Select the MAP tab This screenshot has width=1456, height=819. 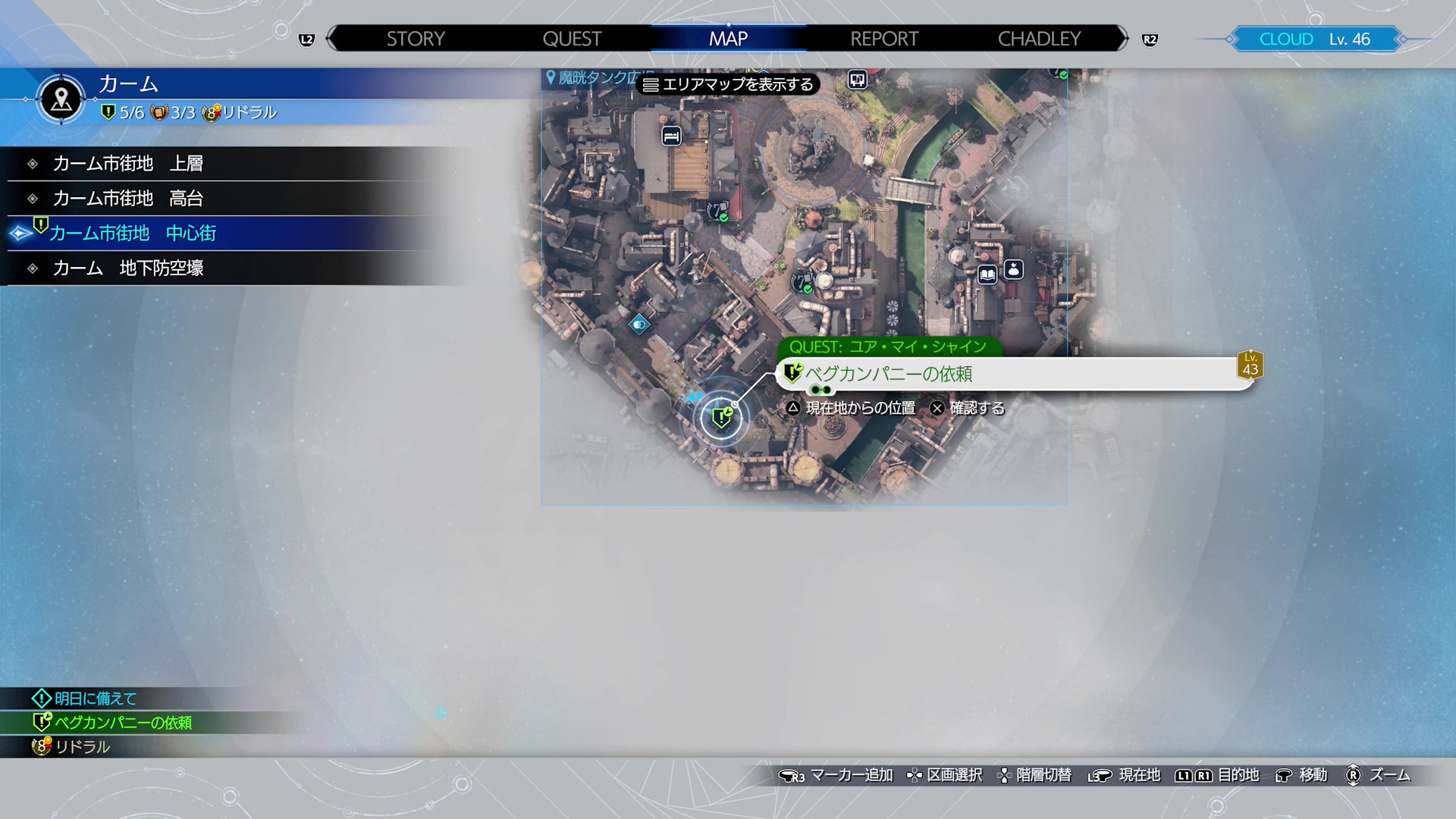point(728,39)
